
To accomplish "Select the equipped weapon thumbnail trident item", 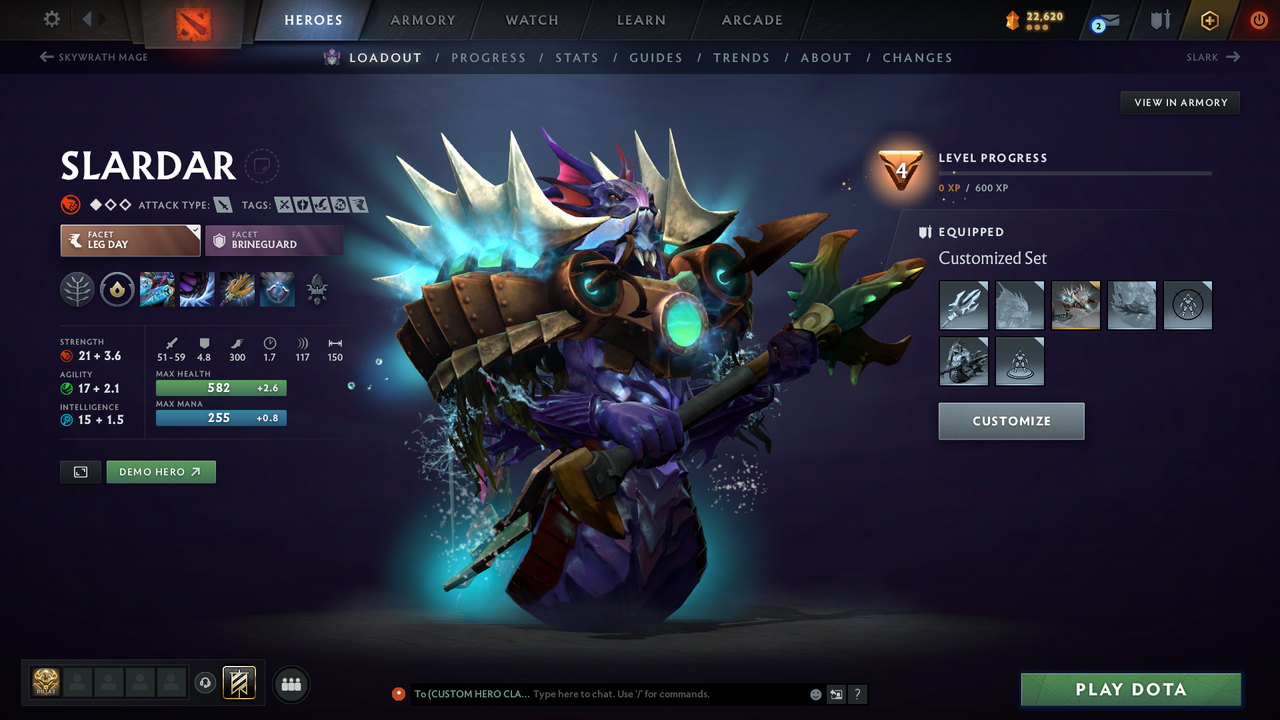I will [x=963, y=305].
